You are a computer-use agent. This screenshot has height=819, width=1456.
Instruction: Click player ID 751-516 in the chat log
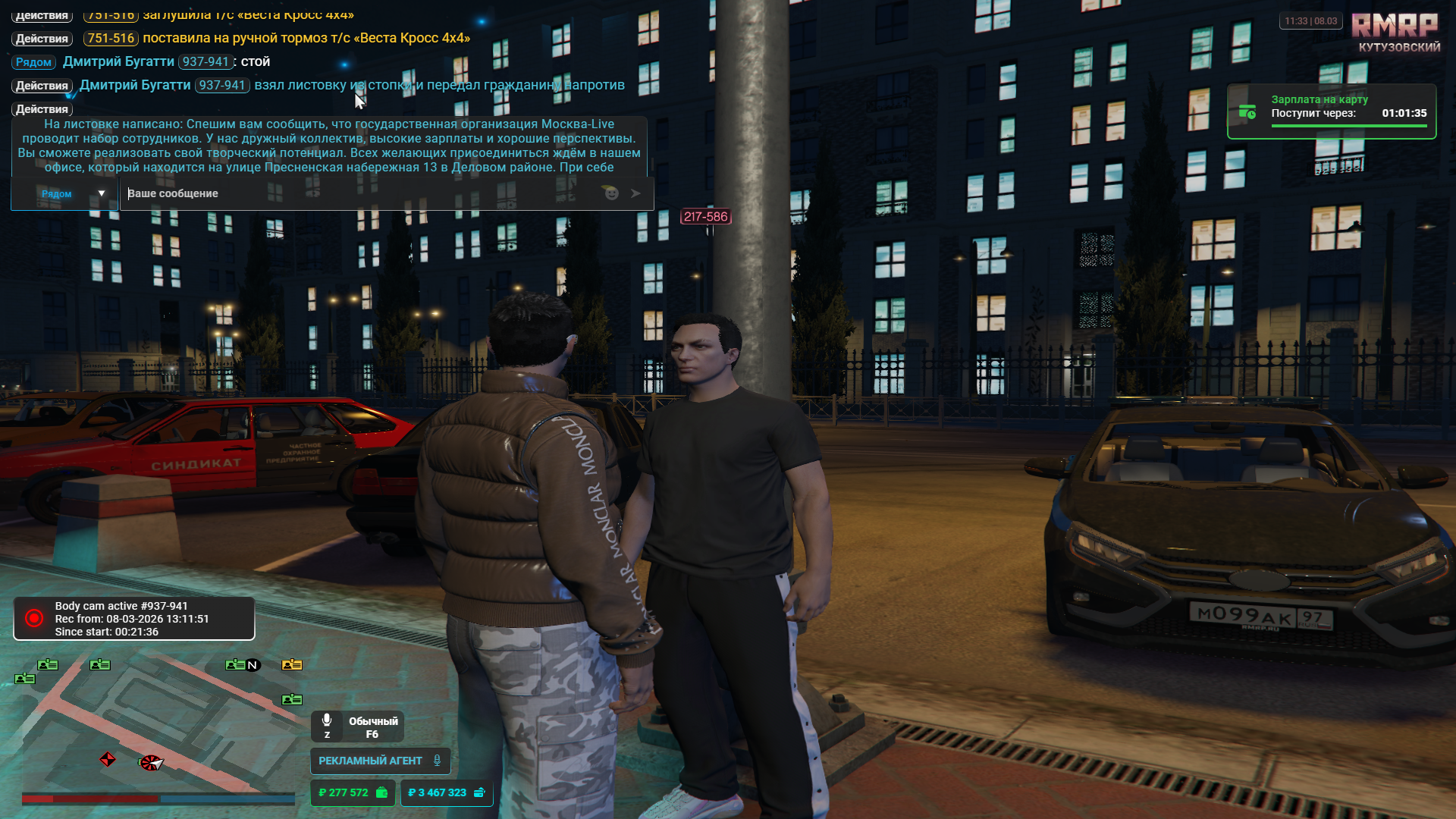tap(111, 38)
